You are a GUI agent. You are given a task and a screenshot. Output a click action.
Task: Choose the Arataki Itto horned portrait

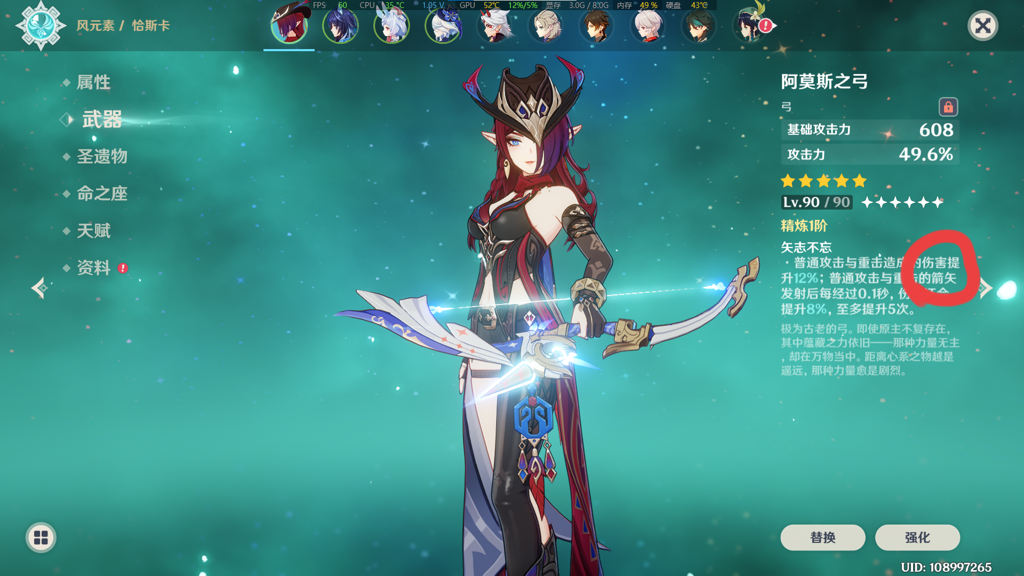[495, 26]
